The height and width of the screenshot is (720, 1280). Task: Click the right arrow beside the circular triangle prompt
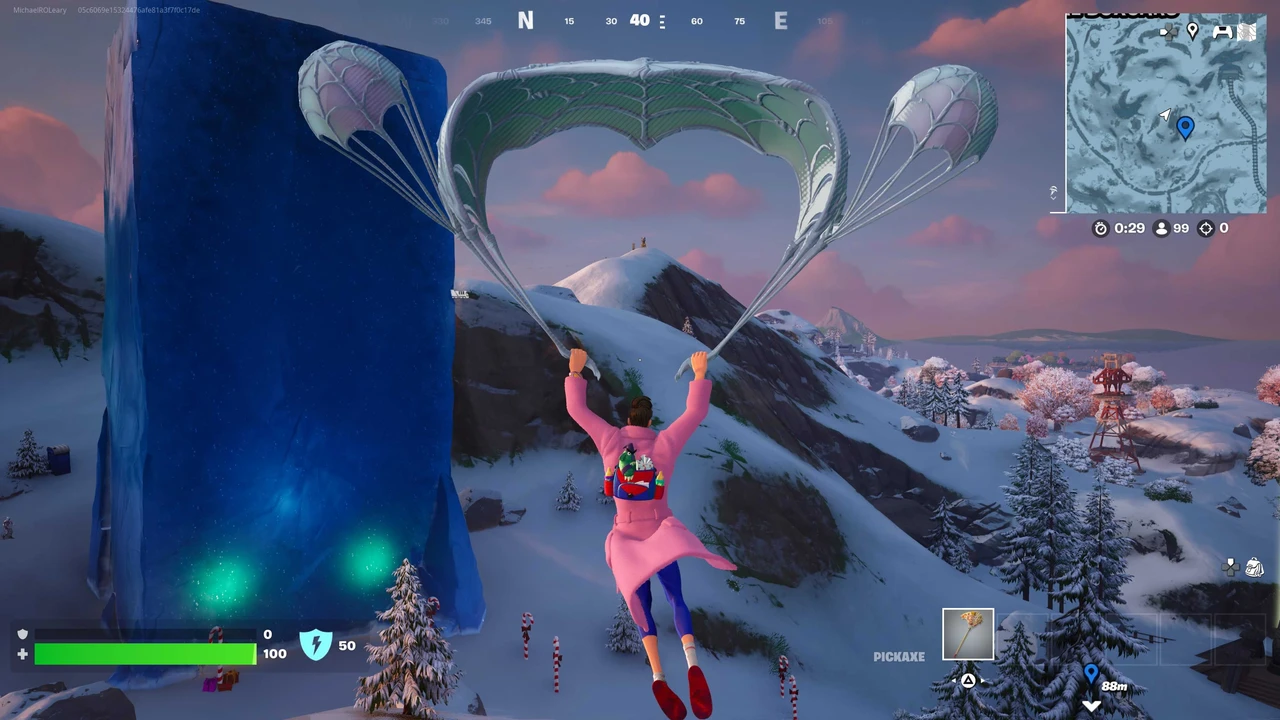pos(983,679)
